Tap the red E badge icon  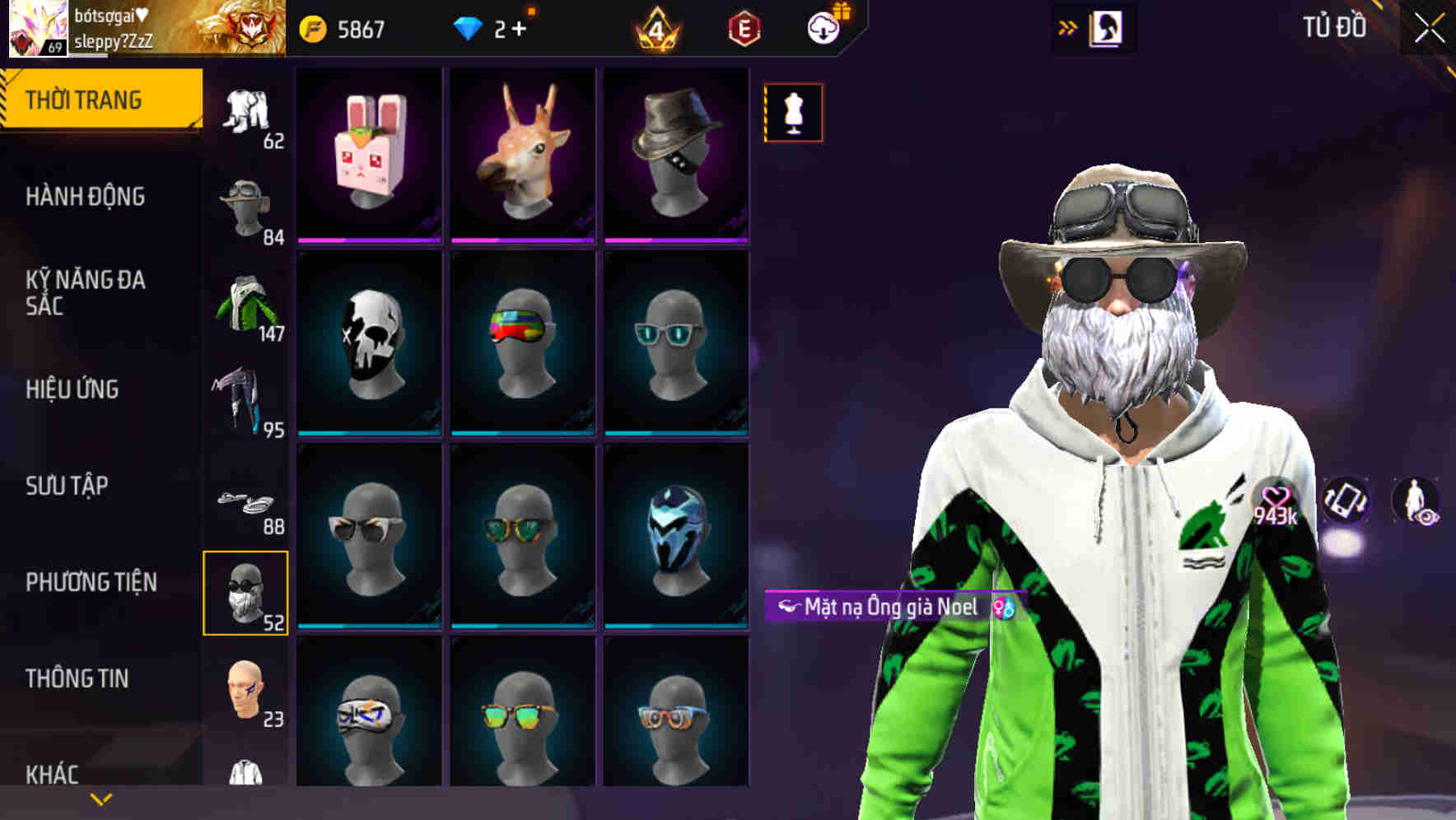pyautogui.click(x=743, y=26)
